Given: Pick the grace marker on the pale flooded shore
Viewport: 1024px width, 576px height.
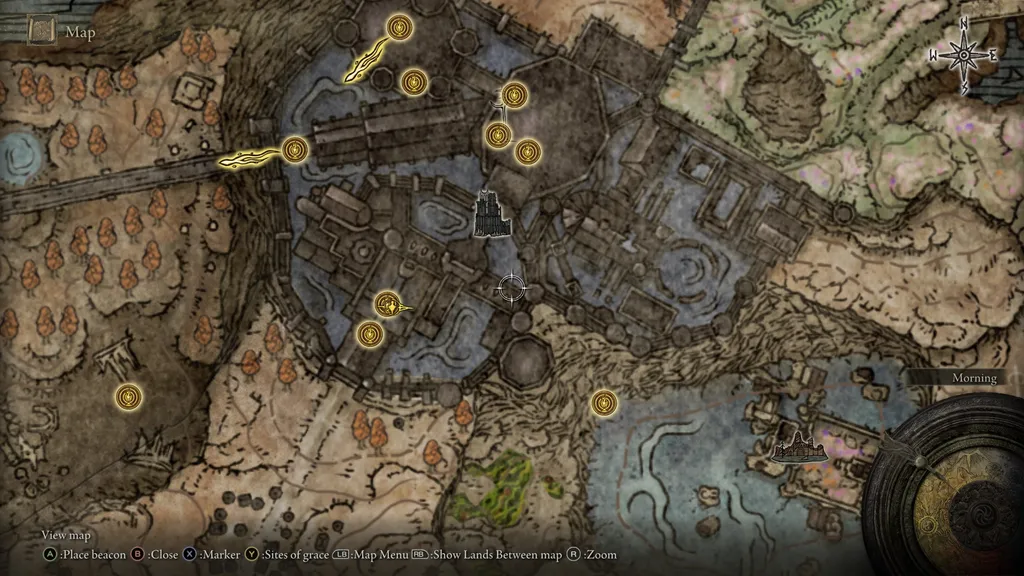Looking at the screenshot, I should [x=602, y=403].
